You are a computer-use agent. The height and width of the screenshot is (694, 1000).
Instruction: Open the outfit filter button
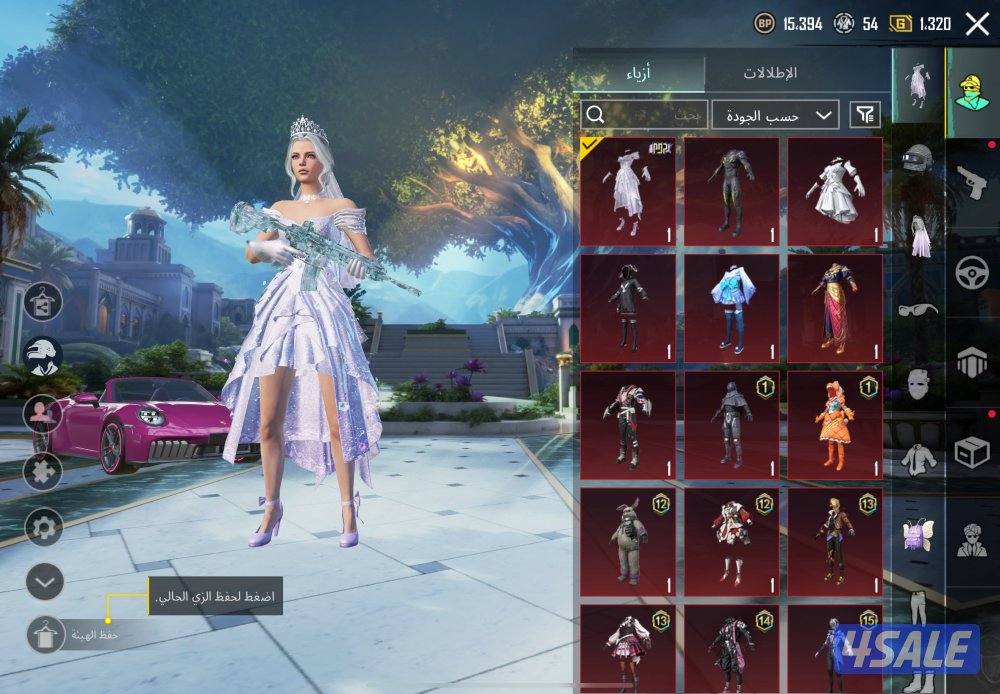point(866,115)
